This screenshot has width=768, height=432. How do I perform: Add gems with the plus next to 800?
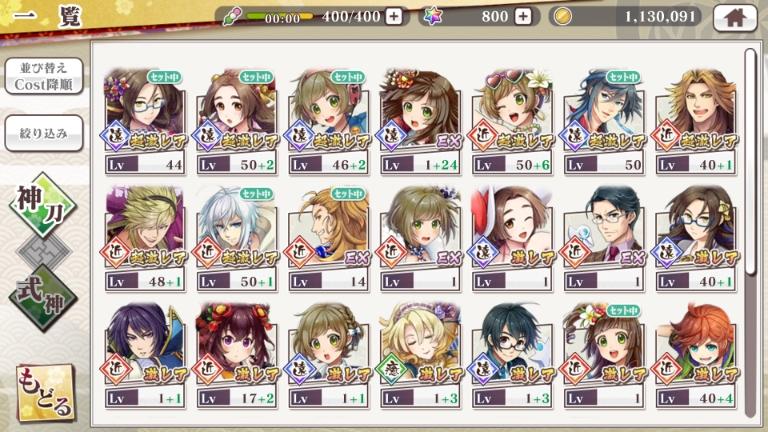pyautogui.click(x=523, y=16)
